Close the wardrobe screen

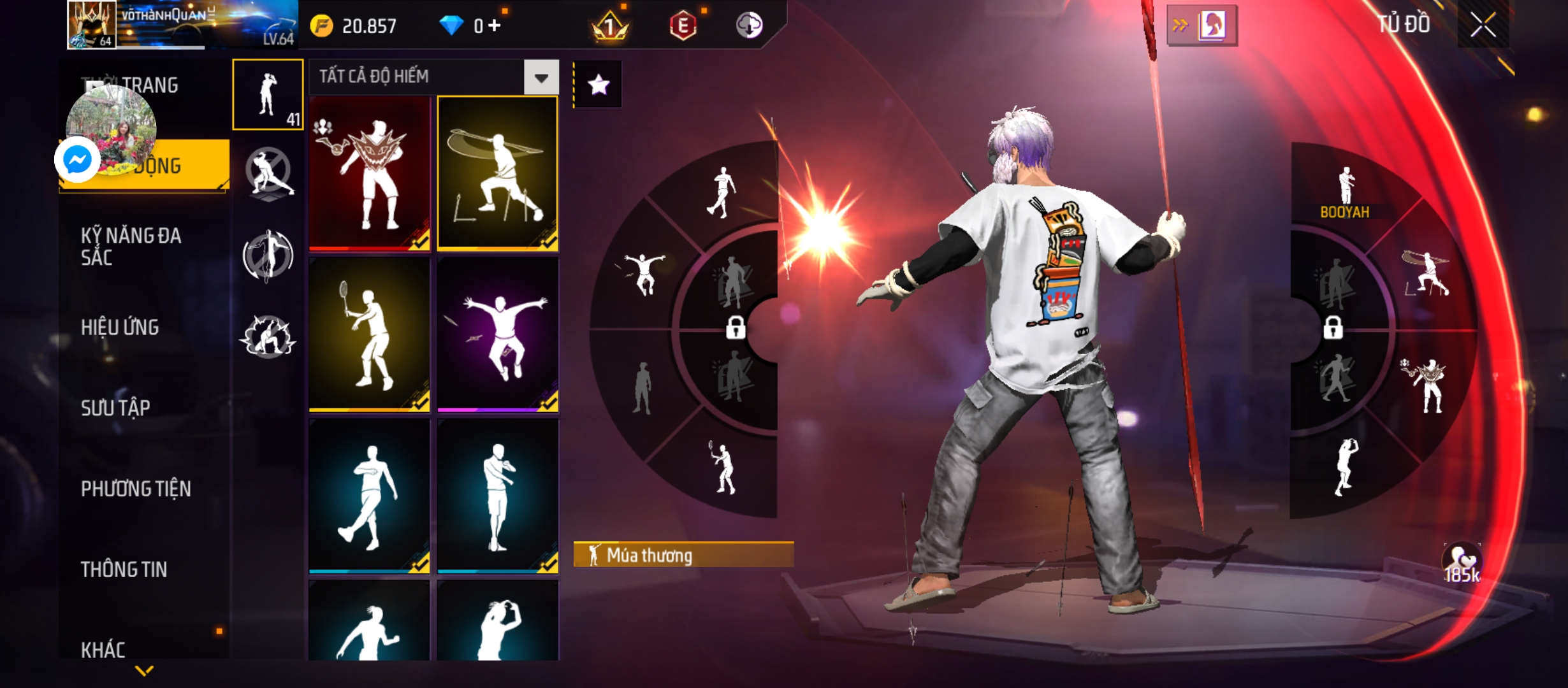pyautogui.click(x=1483, y=26)
